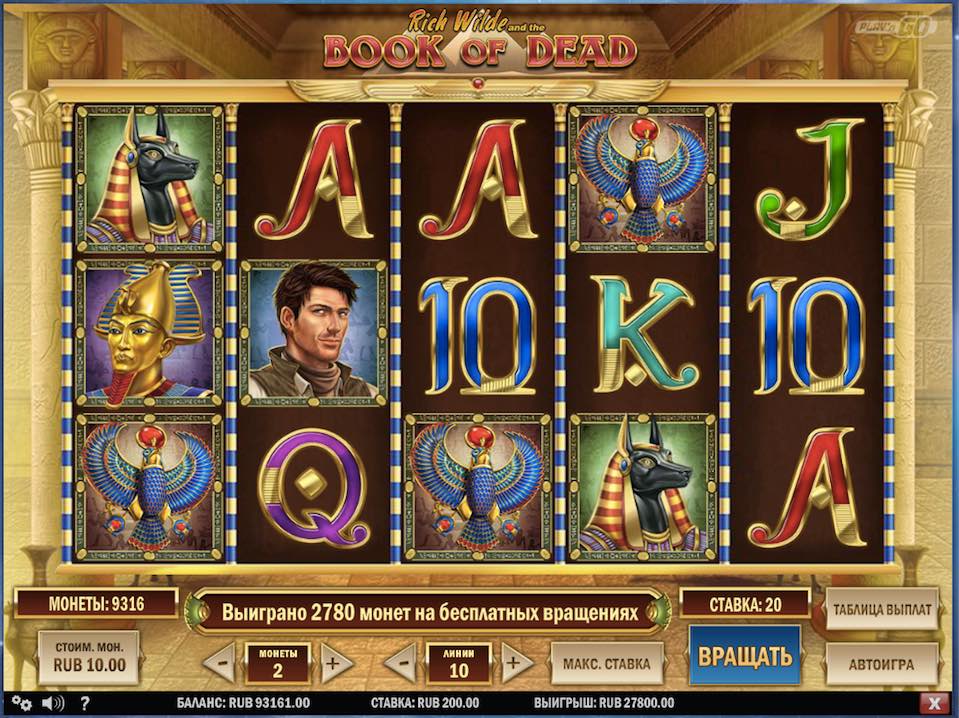Change the coin value СТОИМ. МОН. button
The height and width of the screenshot is (718, 959).
point(88,657)
